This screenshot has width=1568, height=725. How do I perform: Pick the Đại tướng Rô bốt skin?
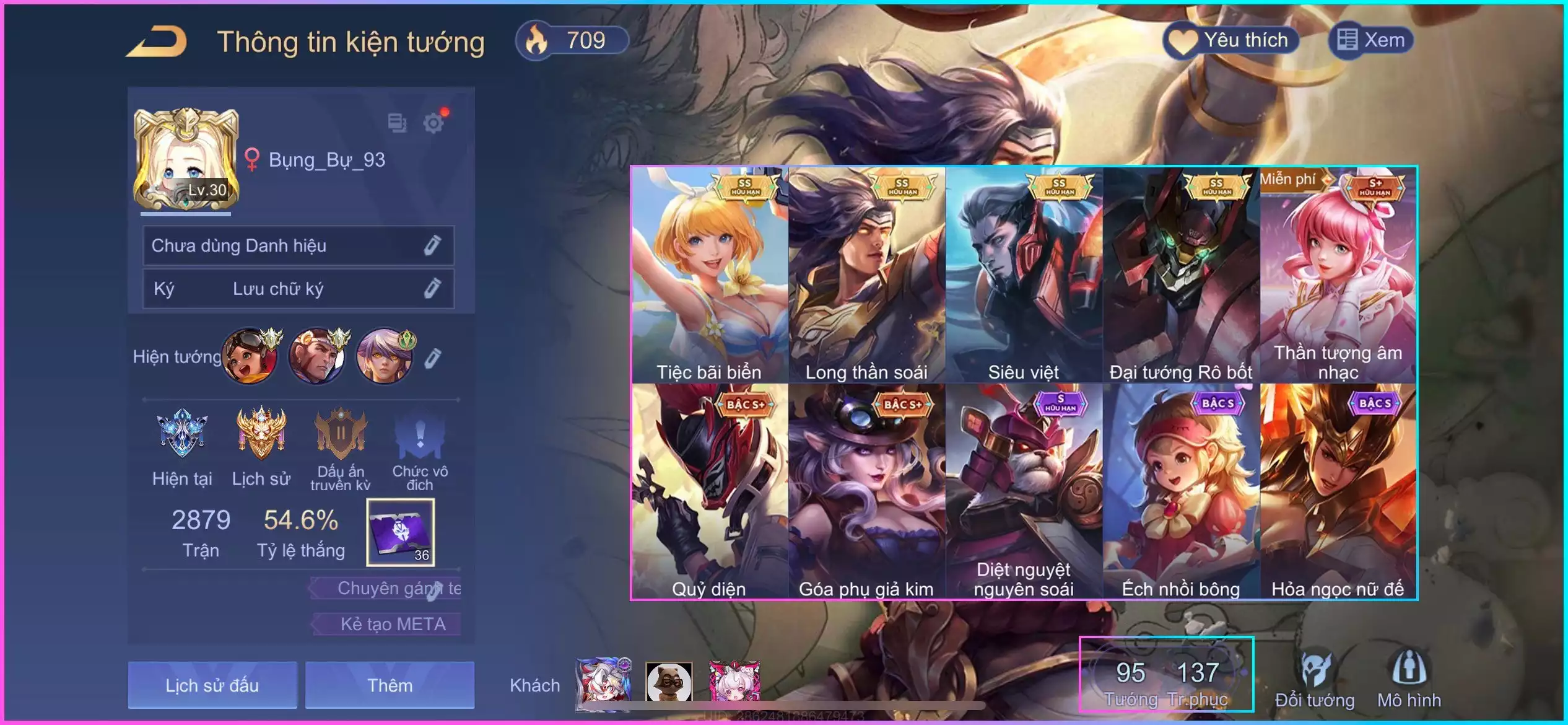click(x=1181, y=275)
